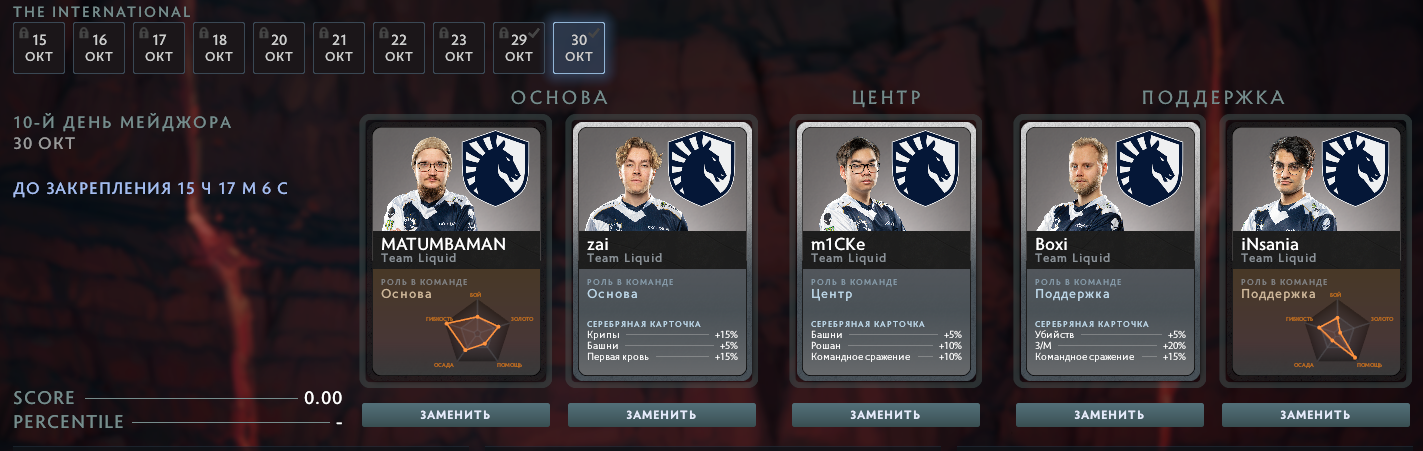Select the zai player card

[x=662, y=250]
